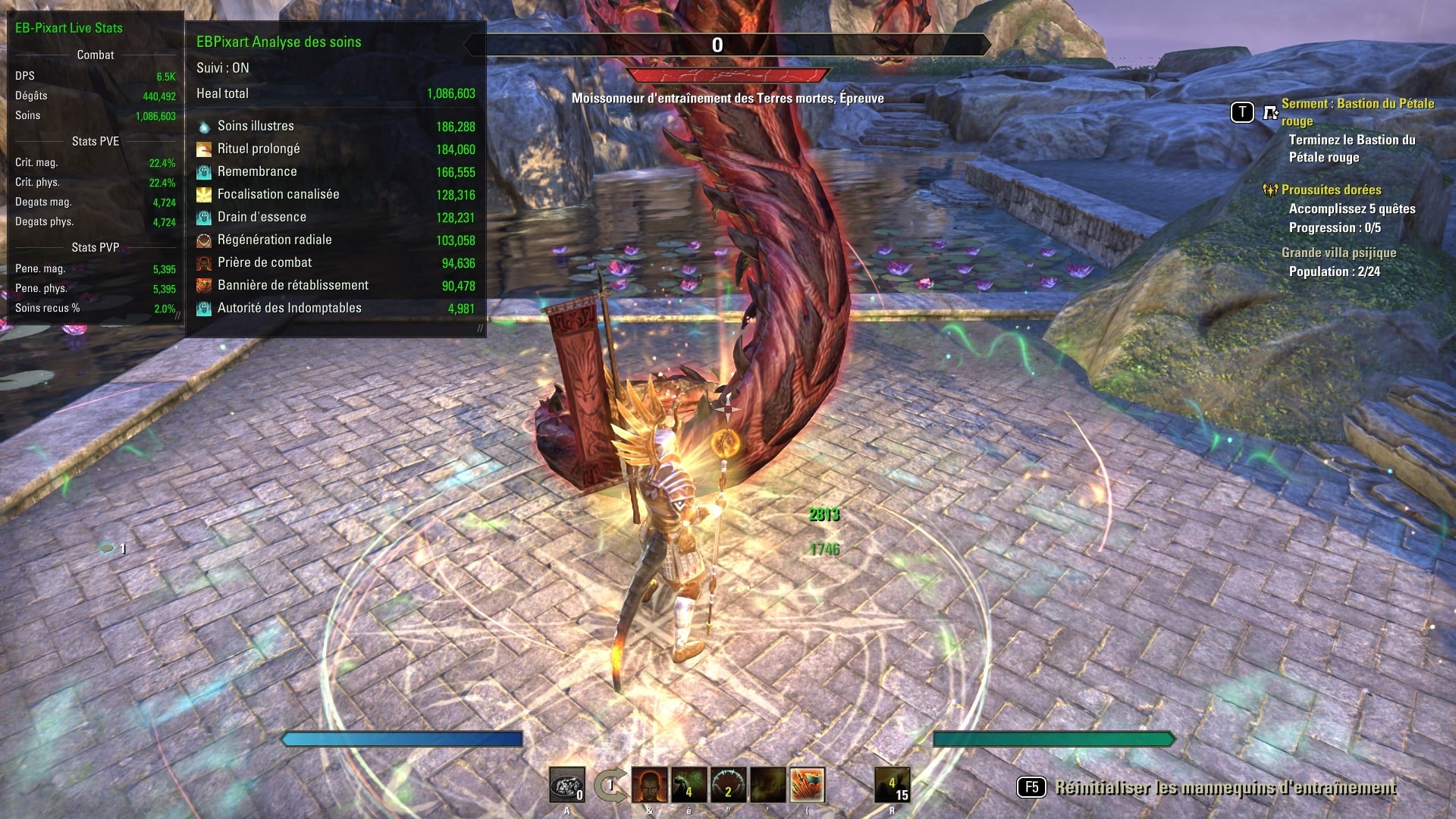
Task: Select the Prousuites dorées tracker entry
Action: pos(1331,190)
